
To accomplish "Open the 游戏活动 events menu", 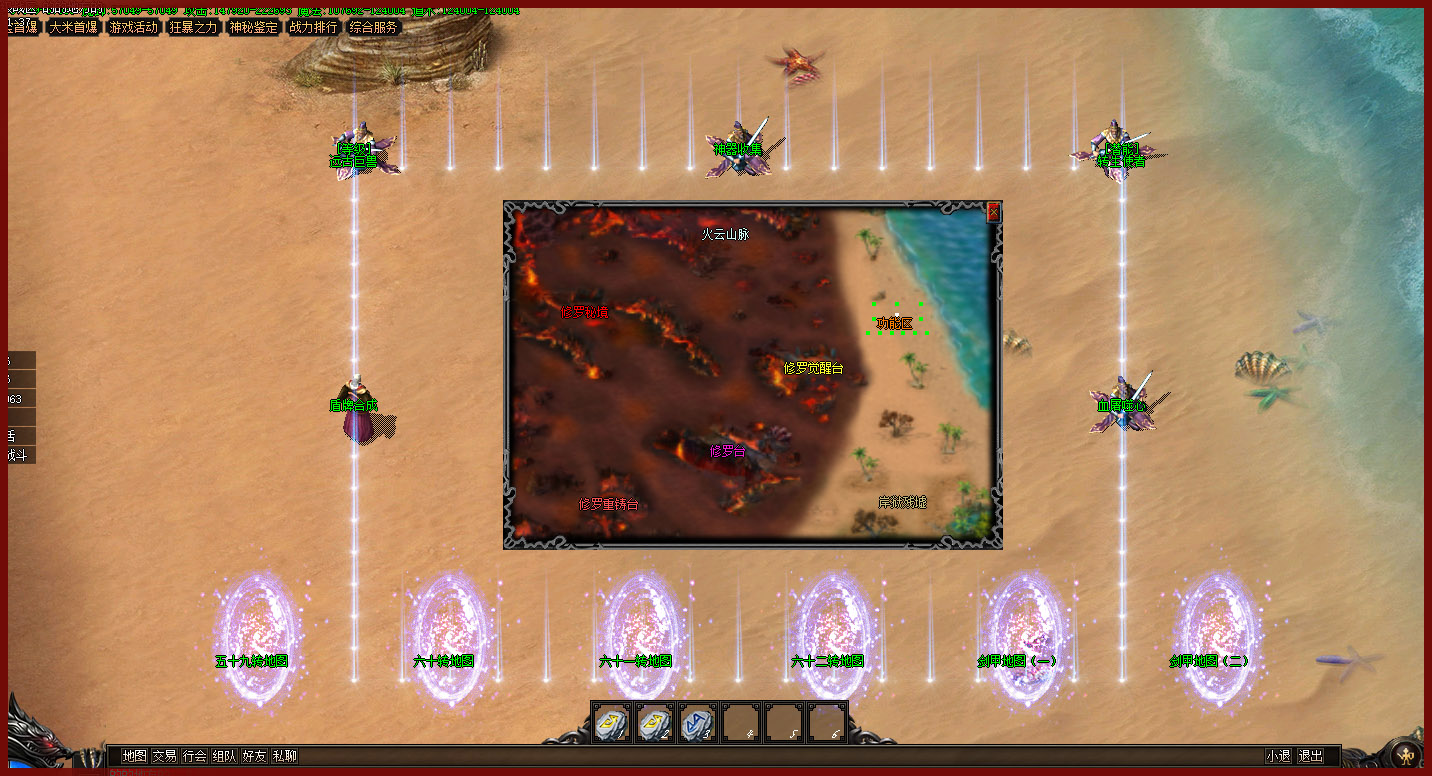I will point(134,27).
